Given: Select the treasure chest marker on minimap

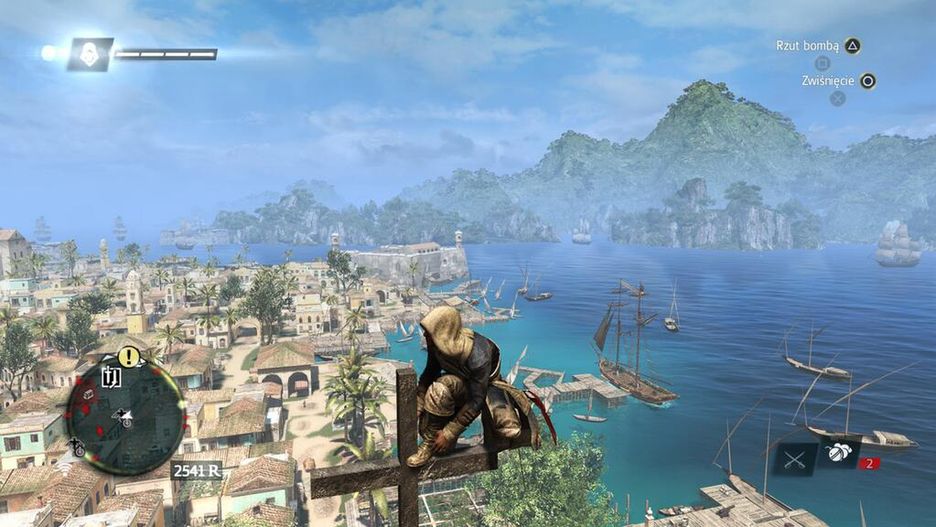Looking at the screenshot, I should [88, 394].
